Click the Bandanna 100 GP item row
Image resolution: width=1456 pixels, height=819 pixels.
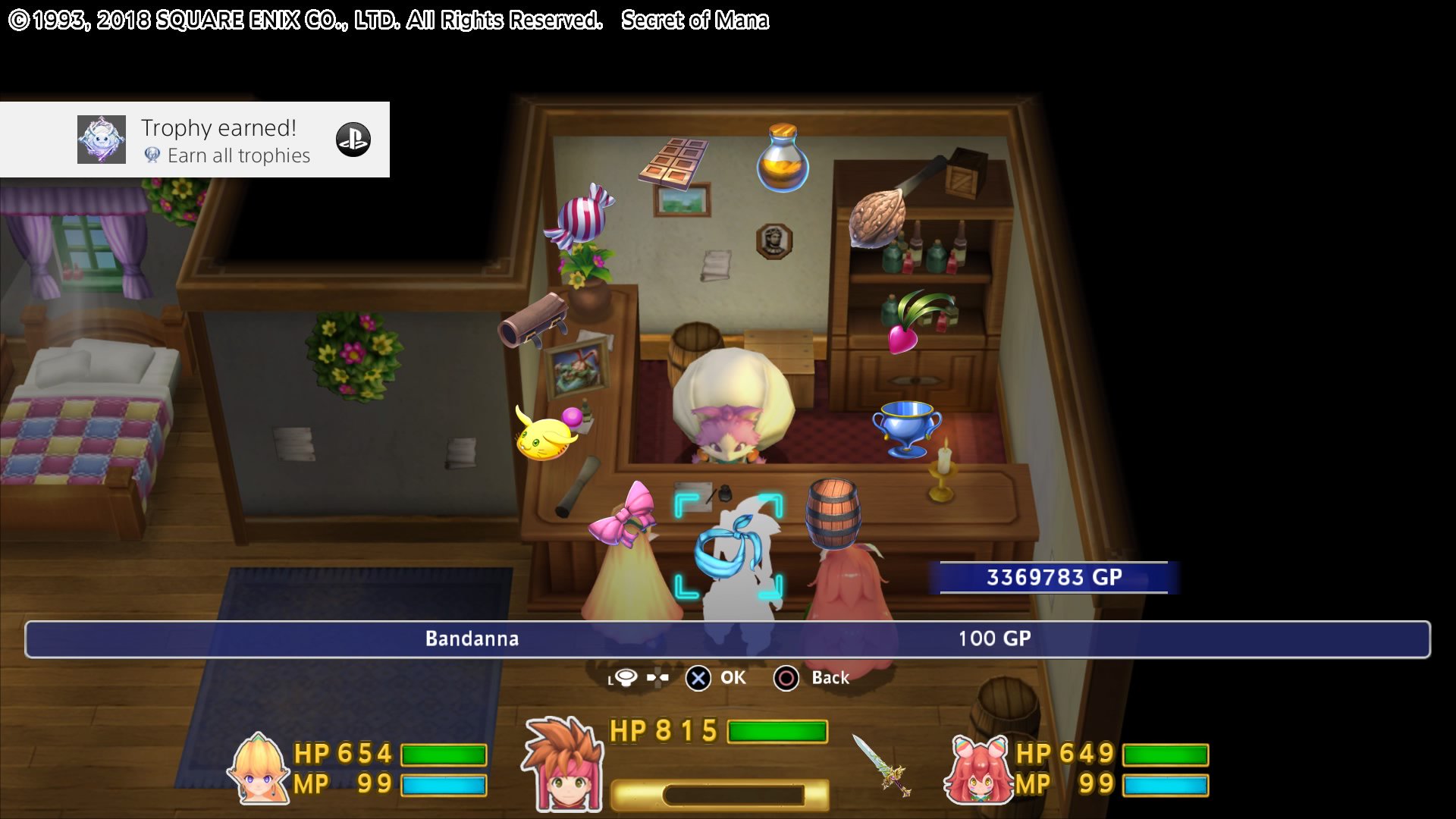pyautogui.click(x=727, y=639)
